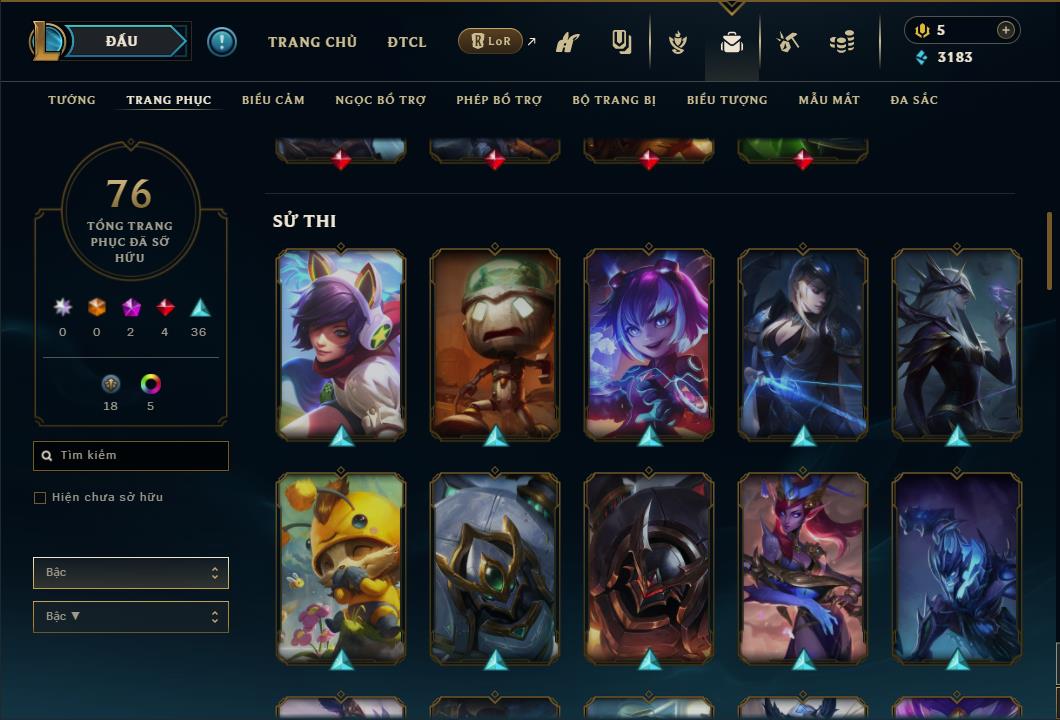Image resolution: width=1060 pixels, height=720 pixels.
Task: Go to the ĐTCL mode page
Action: point(407,42)
